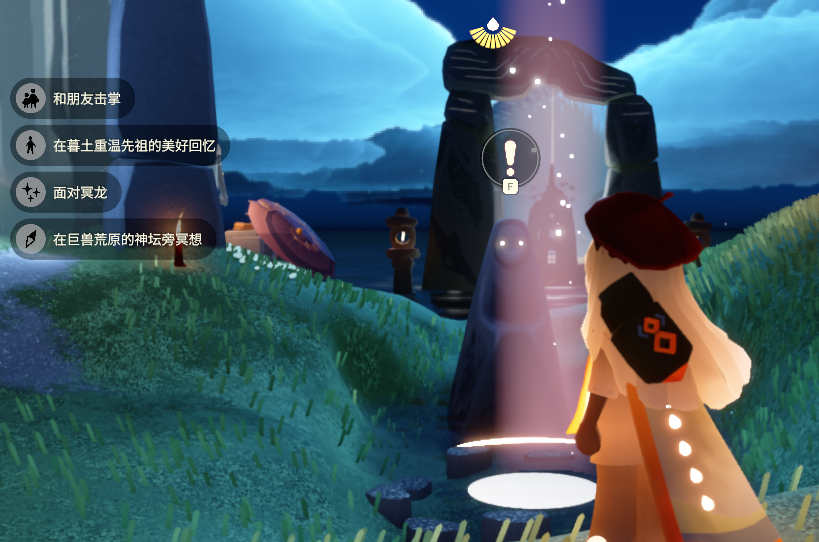
Task: Choose the '面对冥龙' daily quest
Action: pos(66,192)
